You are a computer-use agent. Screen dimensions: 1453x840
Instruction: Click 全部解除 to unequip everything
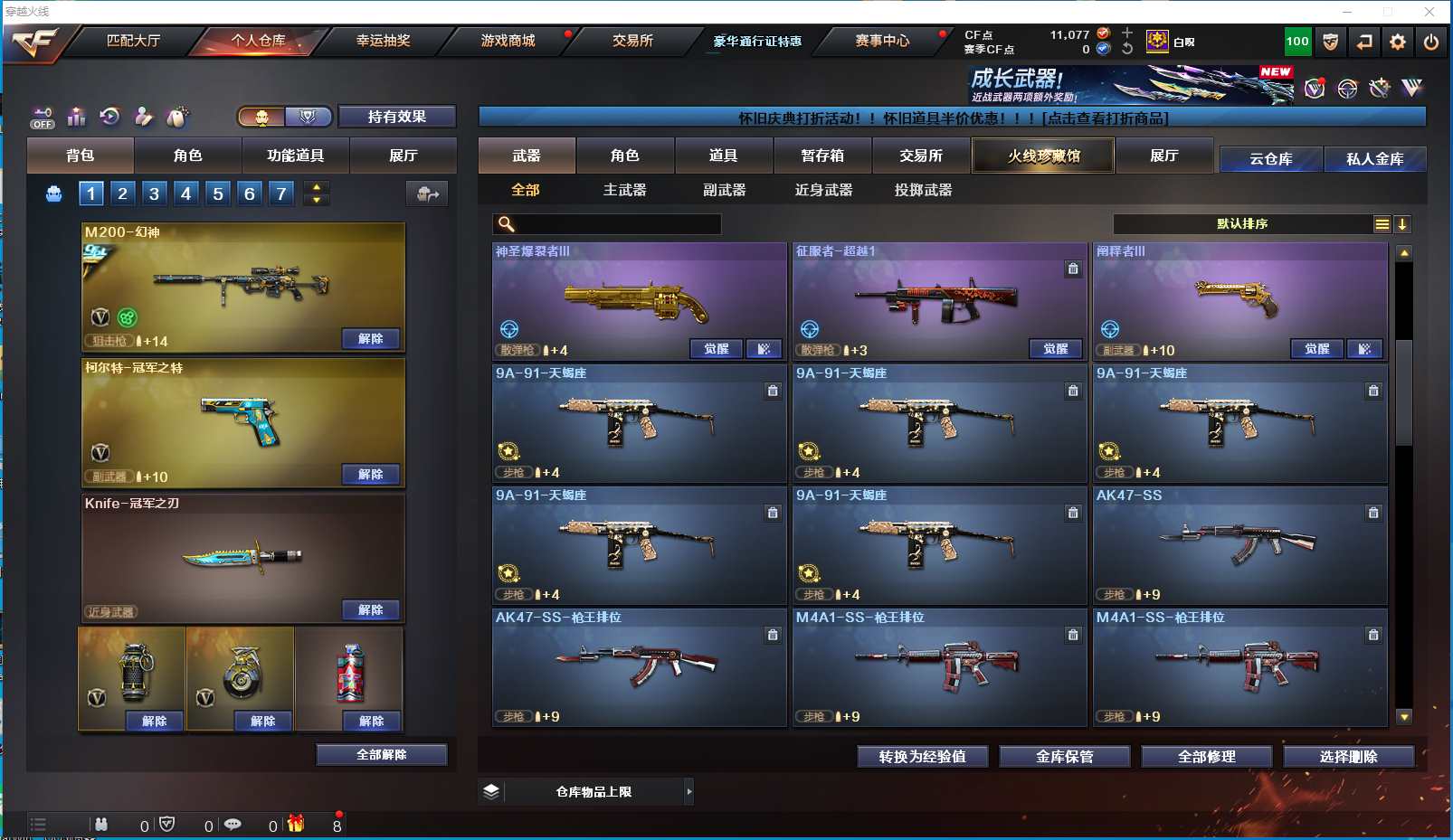(381, 754)
